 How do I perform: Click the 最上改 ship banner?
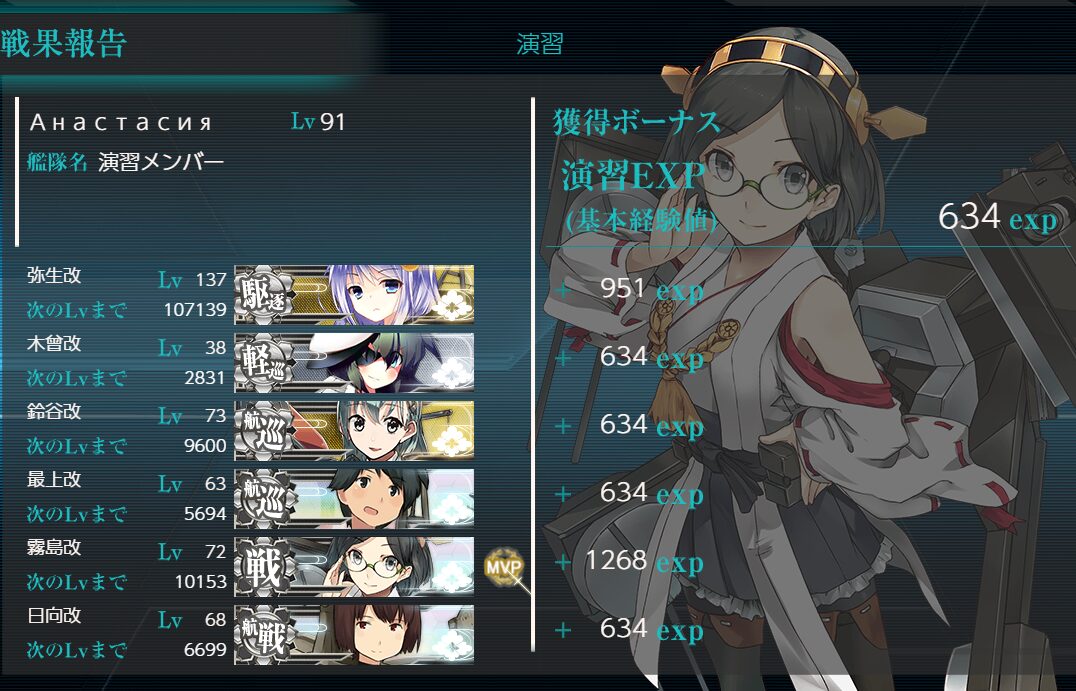[354, 498]
